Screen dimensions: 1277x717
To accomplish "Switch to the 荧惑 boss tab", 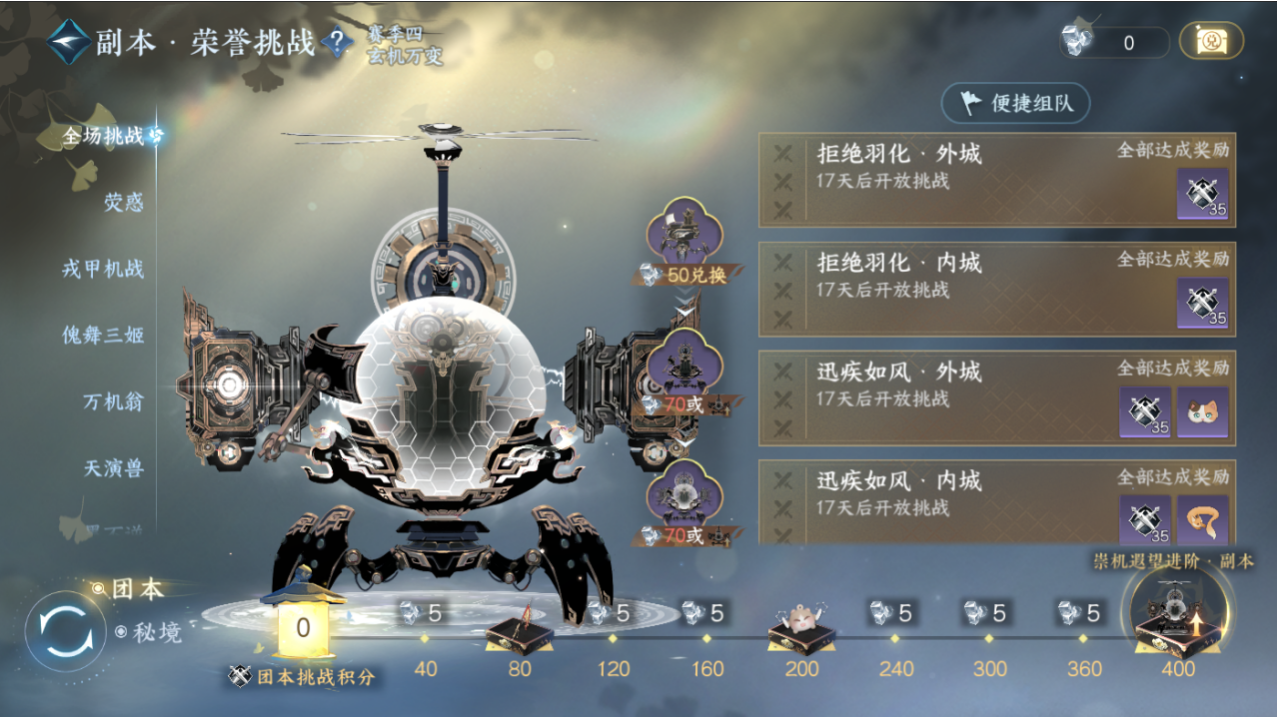I will pyautogui.click(x=124, y=203).
